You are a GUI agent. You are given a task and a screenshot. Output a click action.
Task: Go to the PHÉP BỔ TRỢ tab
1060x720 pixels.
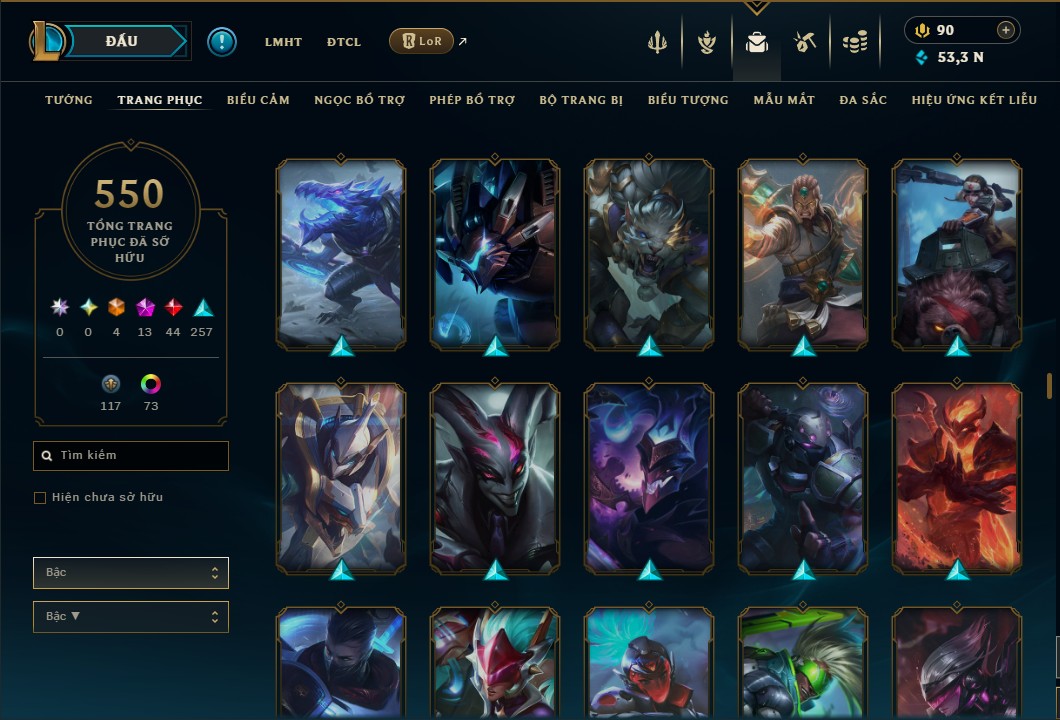pos(472,100)
